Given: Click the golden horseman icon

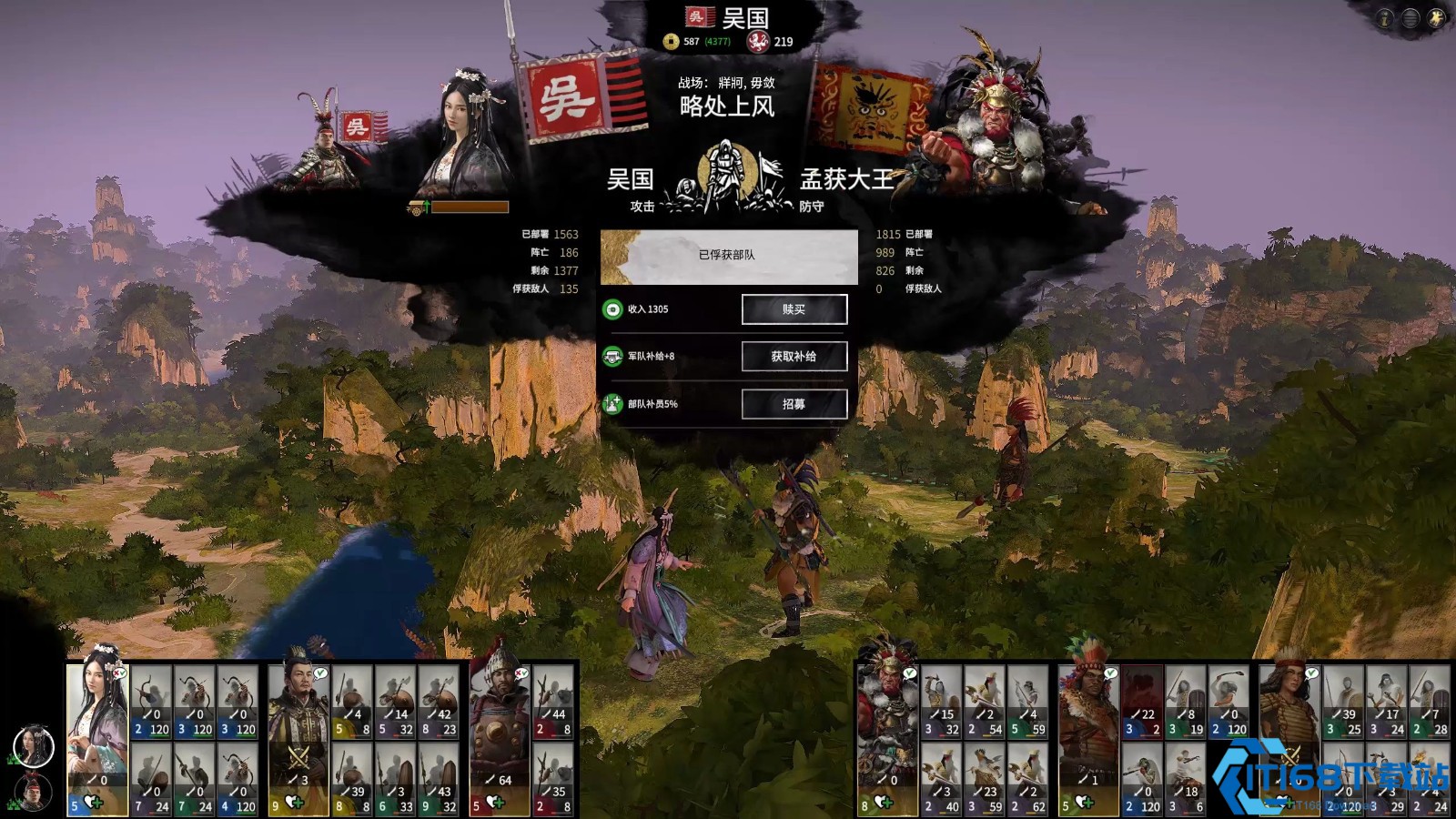Looking at the screenshot, I should 1437,18.
